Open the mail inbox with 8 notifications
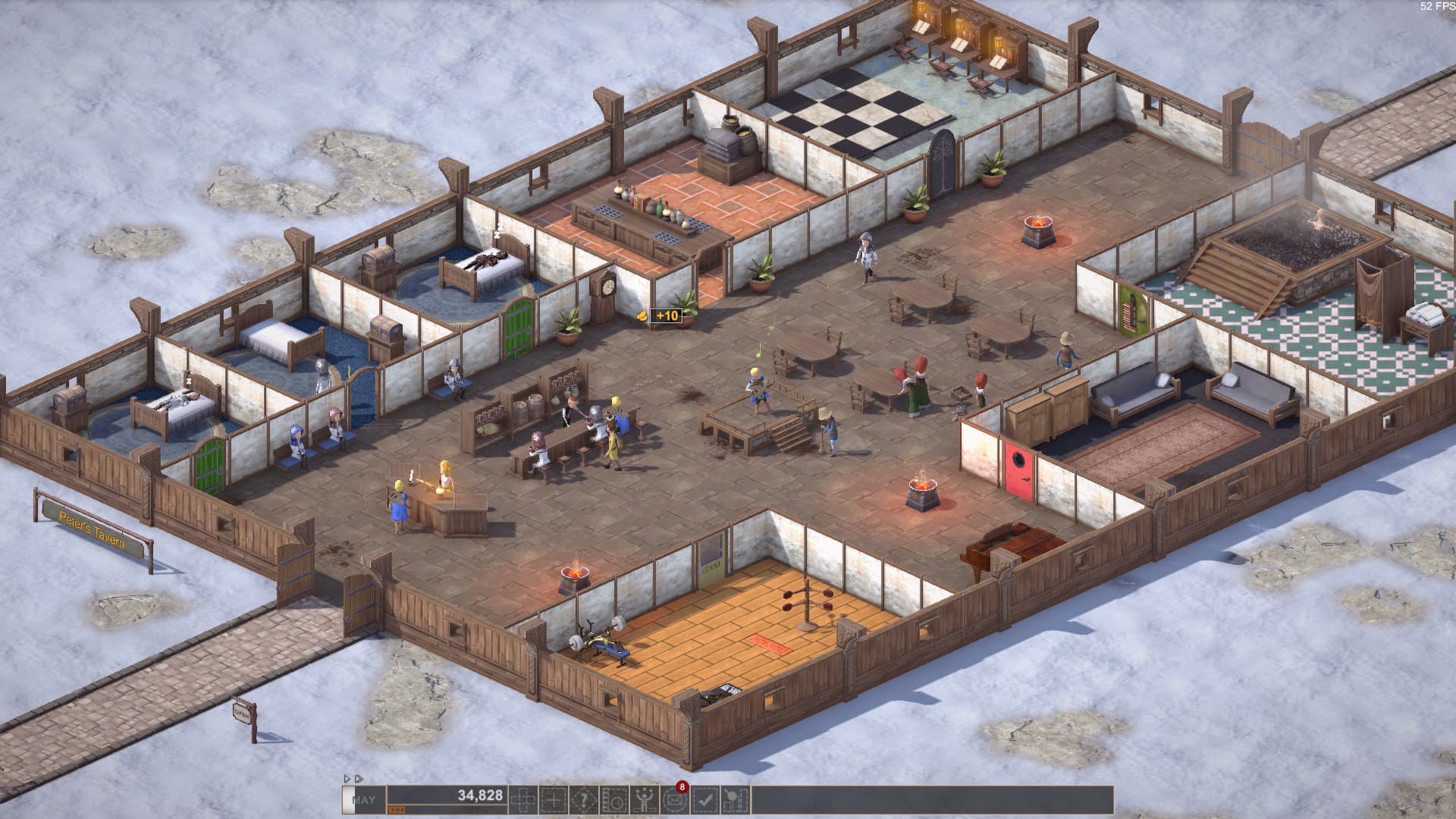The image size is (1456, 819). point(673,798)
